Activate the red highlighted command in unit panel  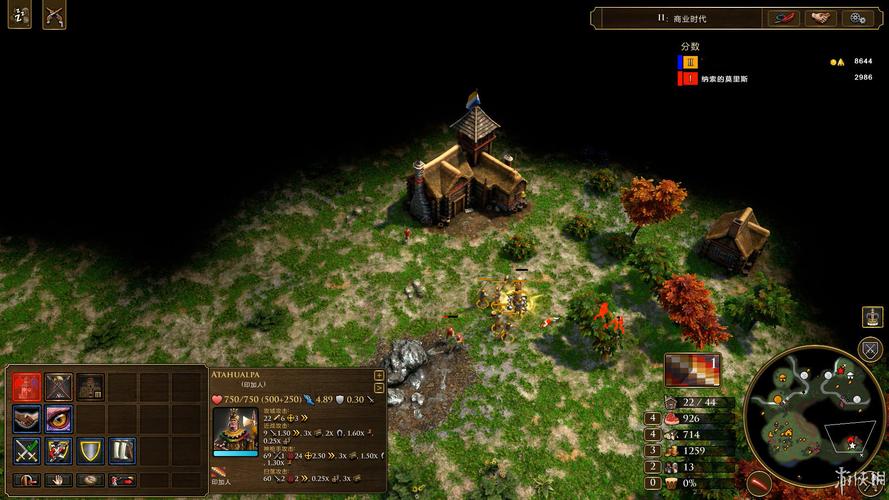point(27,387)
